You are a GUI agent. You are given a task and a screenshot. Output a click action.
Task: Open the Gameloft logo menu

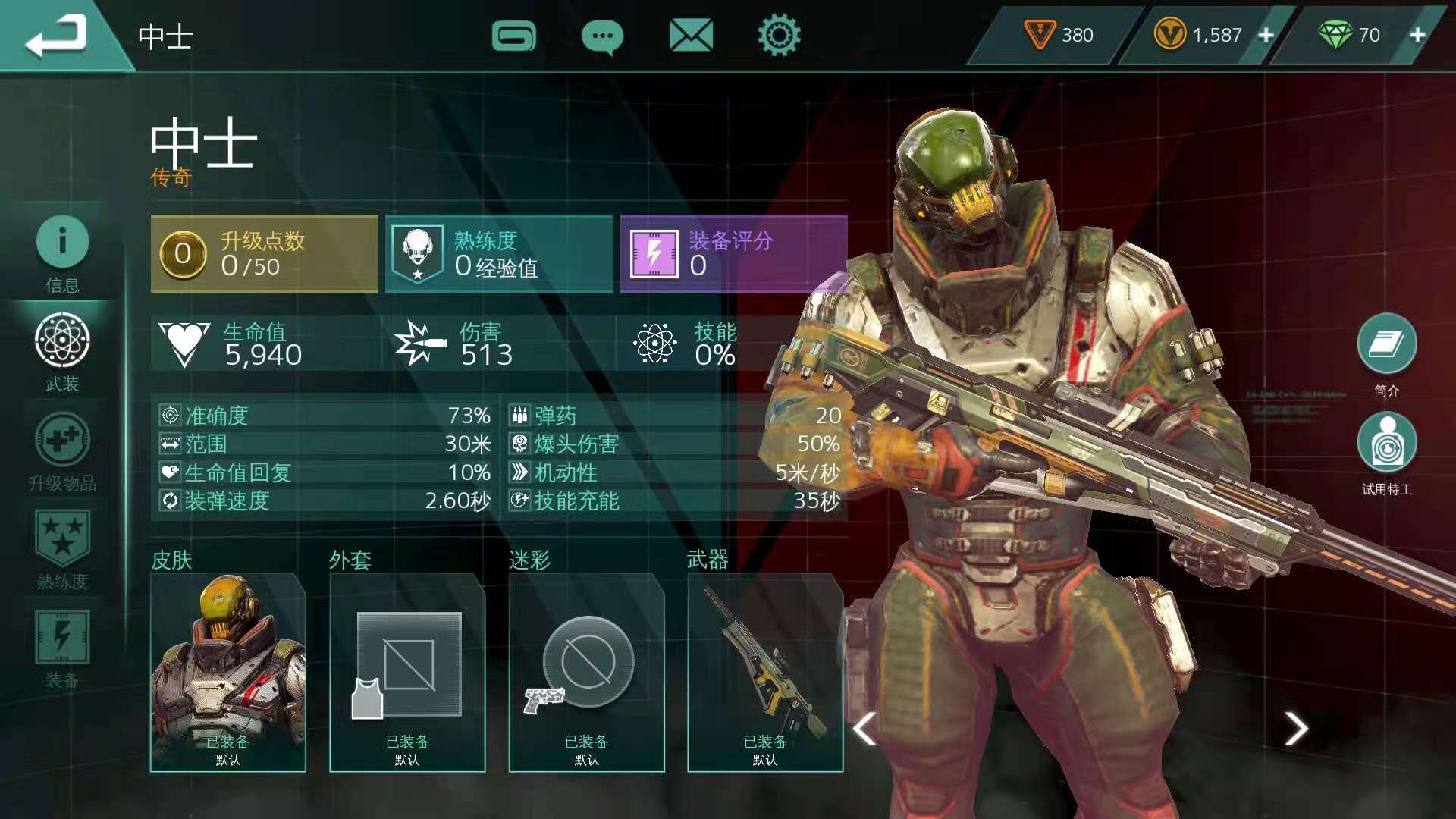(x=513, y=36)
